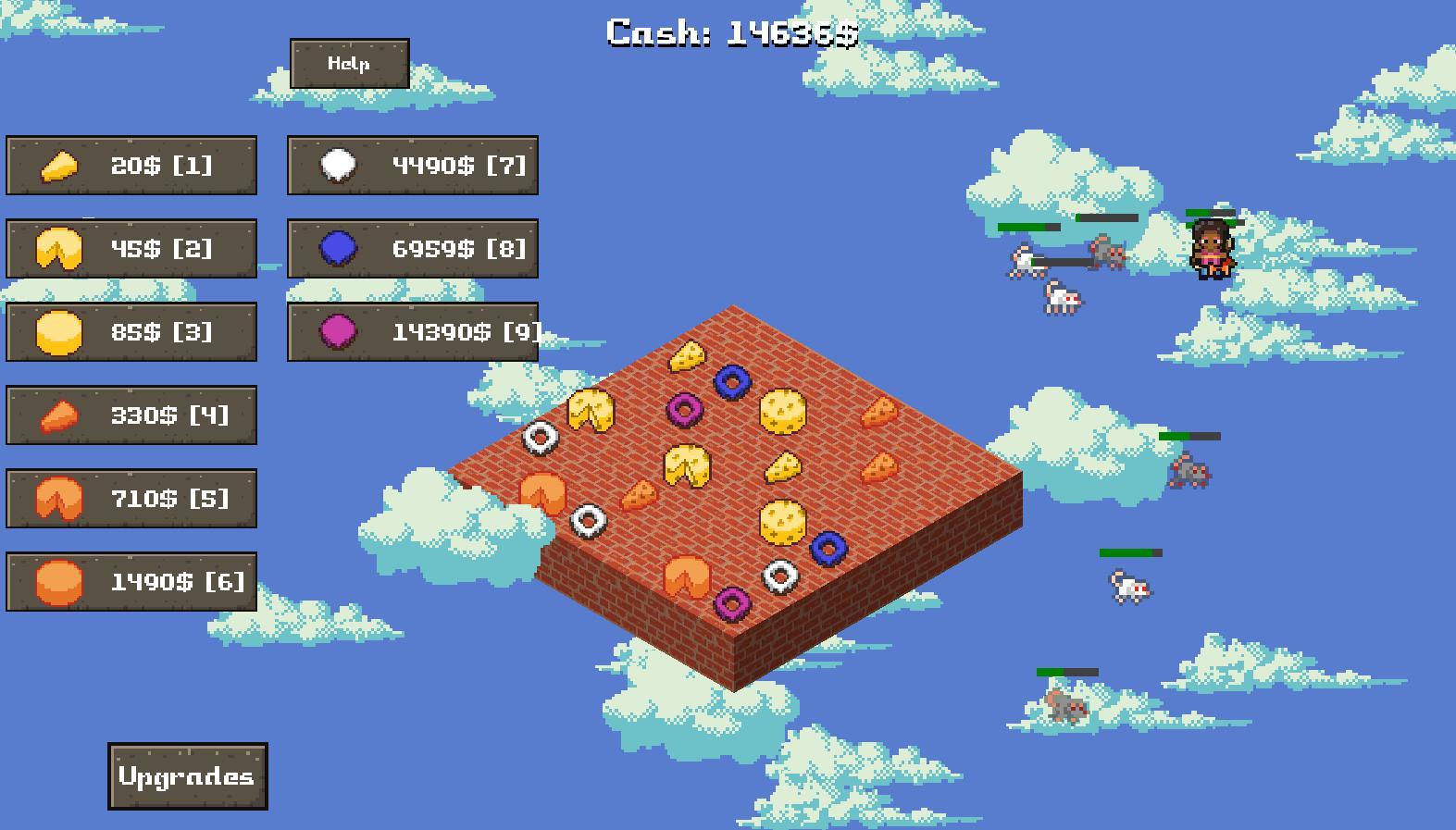The width and height of the screenshot is (1456, 830).
Task: Buy the 710$ orange cheese wheel tower
Action: click(131, 498)
